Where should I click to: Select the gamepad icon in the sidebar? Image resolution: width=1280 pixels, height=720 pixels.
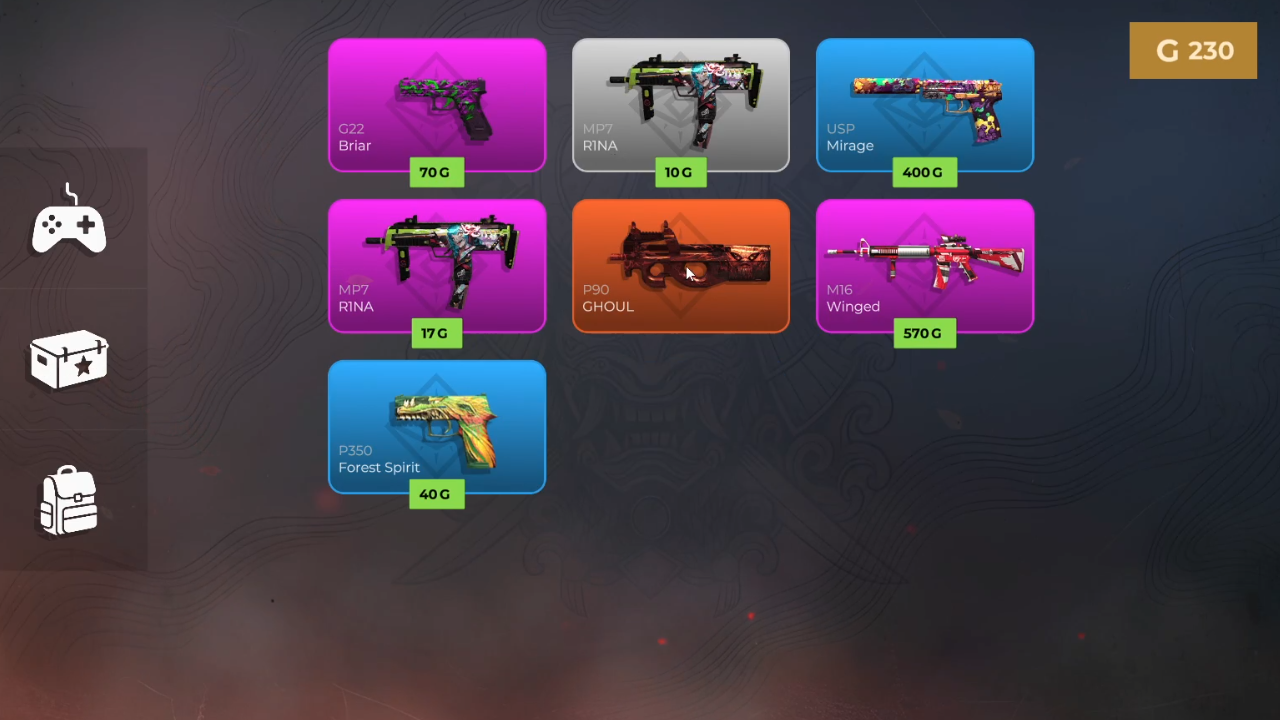click(x=69, y=218)
